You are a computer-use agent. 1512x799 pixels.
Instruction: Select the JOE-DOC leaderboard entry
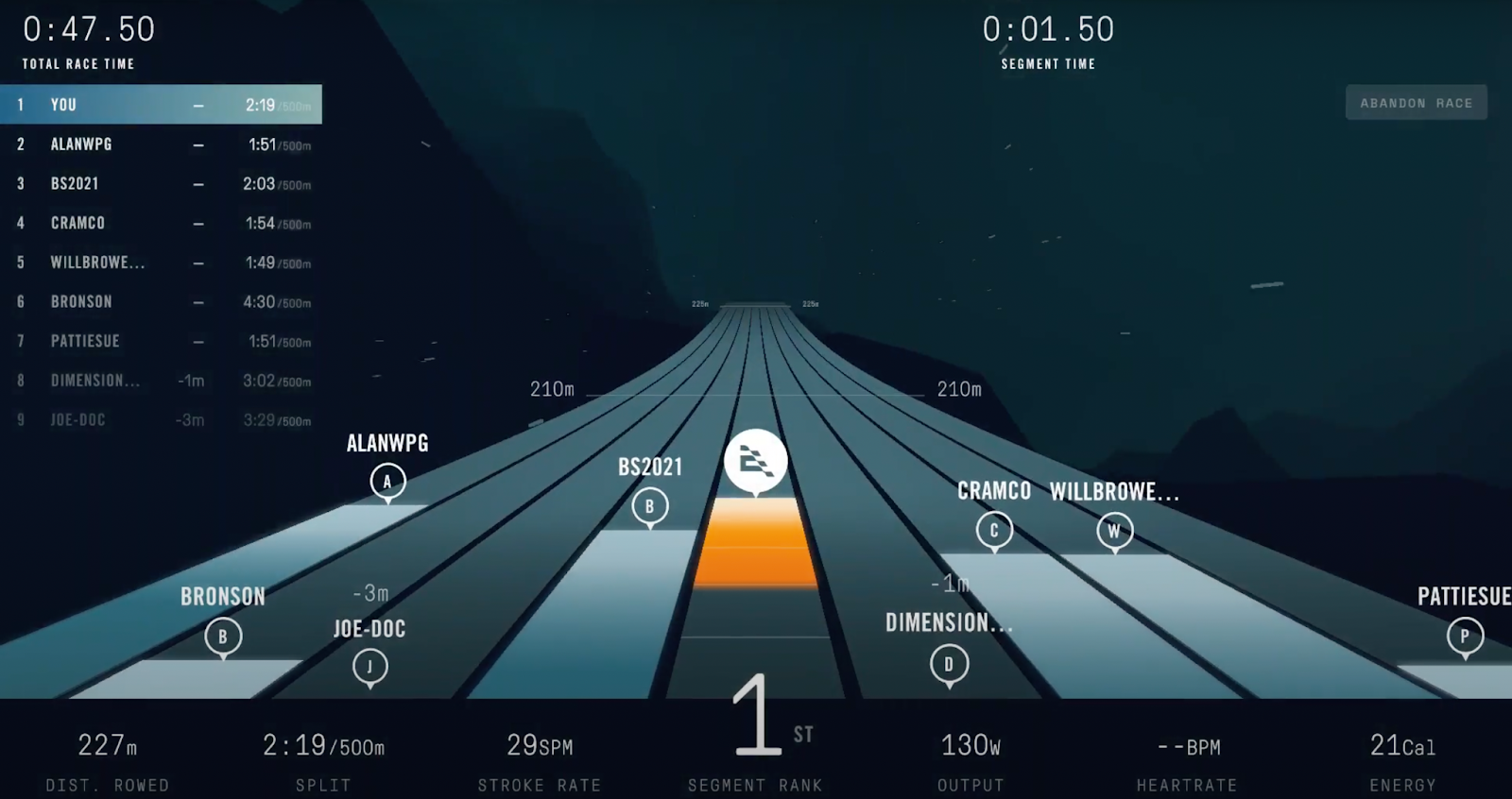161,420
